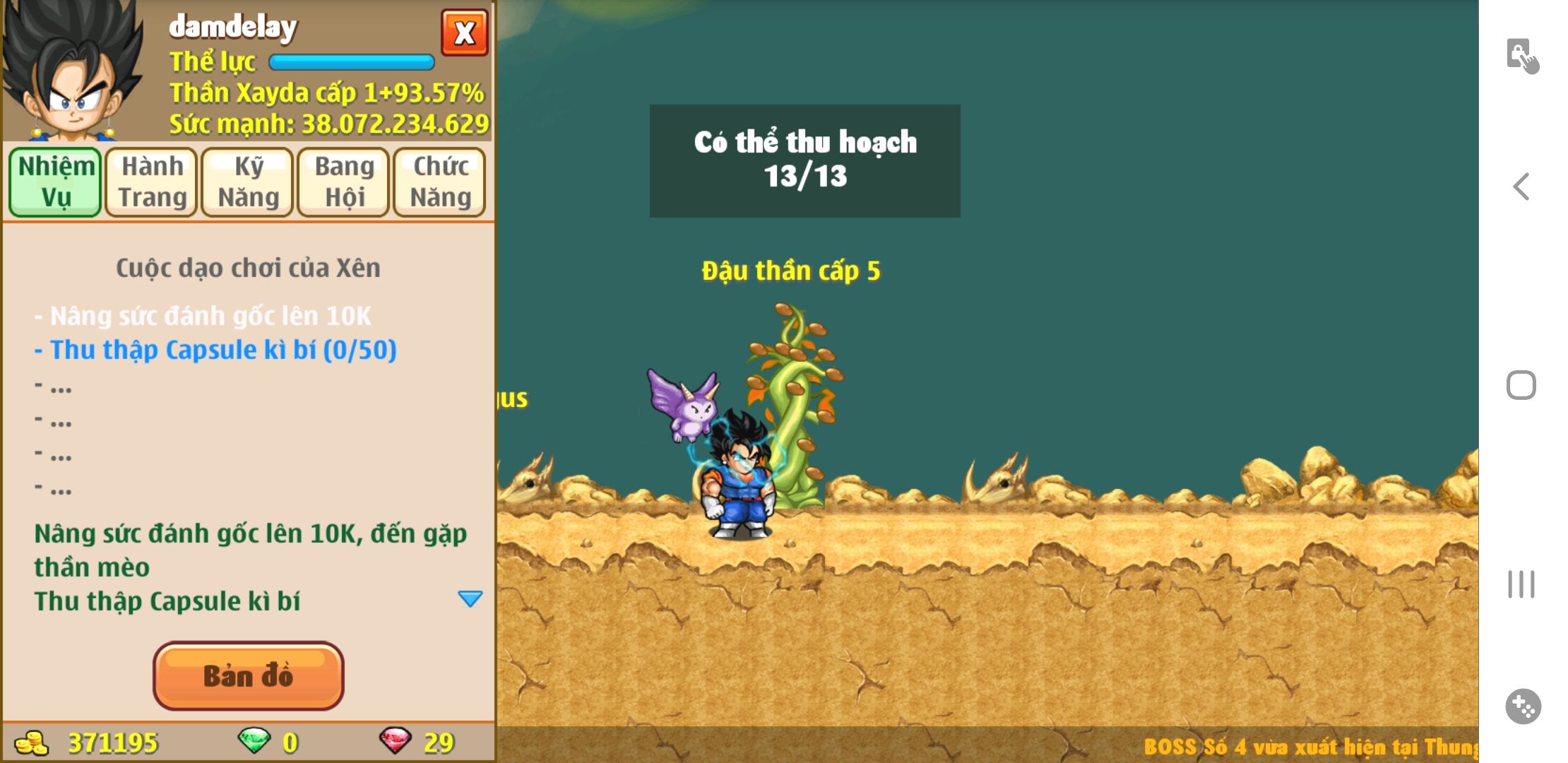
Task: Open the gamepad game tools icon
Action: [1523, 706]
